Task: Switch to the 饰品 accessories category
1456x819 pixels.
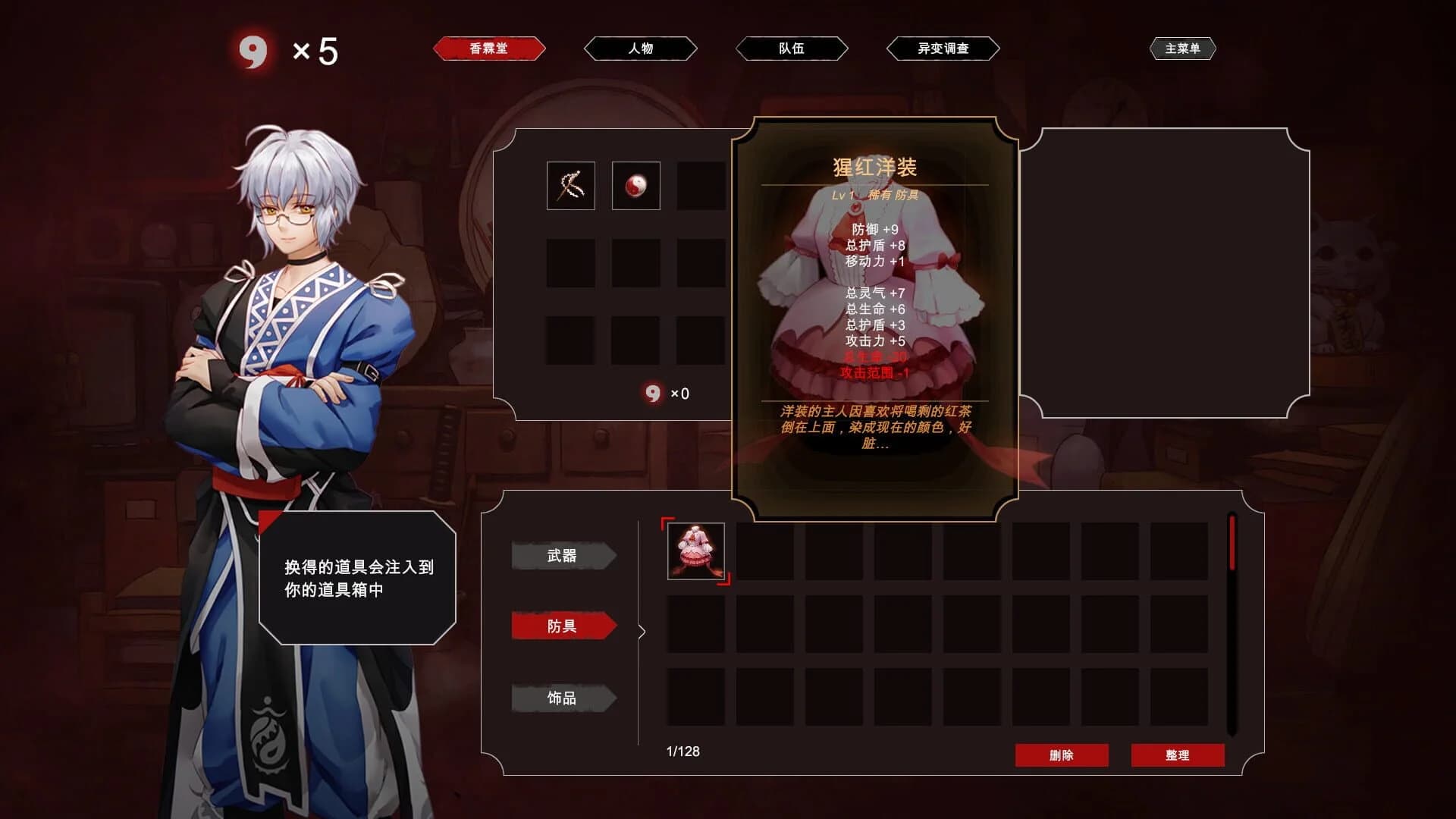Action: pyautogui.click(x=564, y=698)
